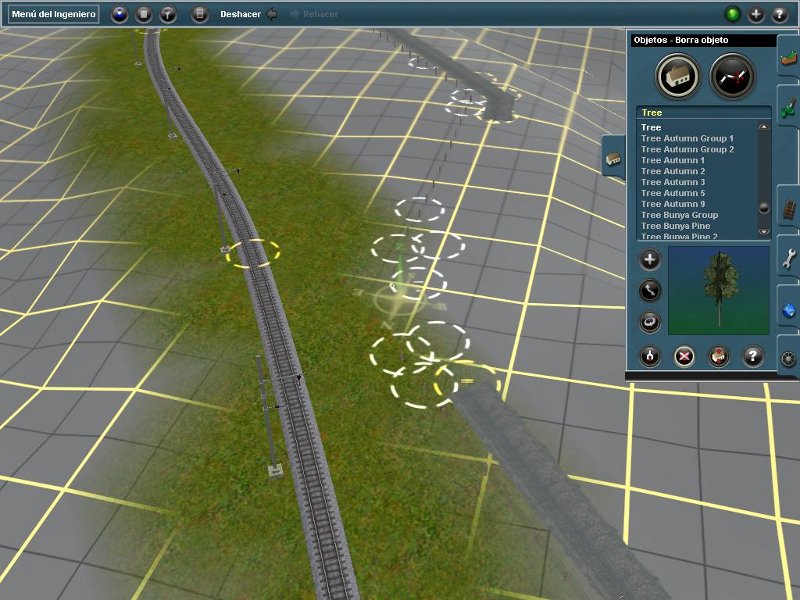Switch to the track tools tab
Image resolution: width=800 pixels, height=600 pixels.
tap(788, 207)
